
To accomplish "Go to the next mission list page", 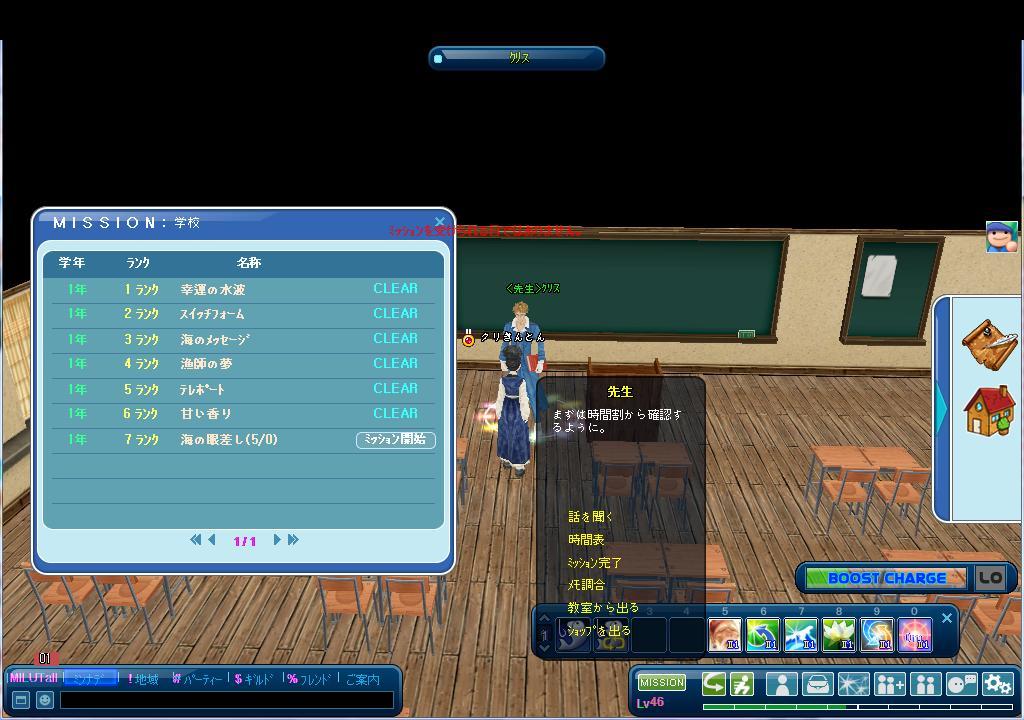I will point(277,540).
